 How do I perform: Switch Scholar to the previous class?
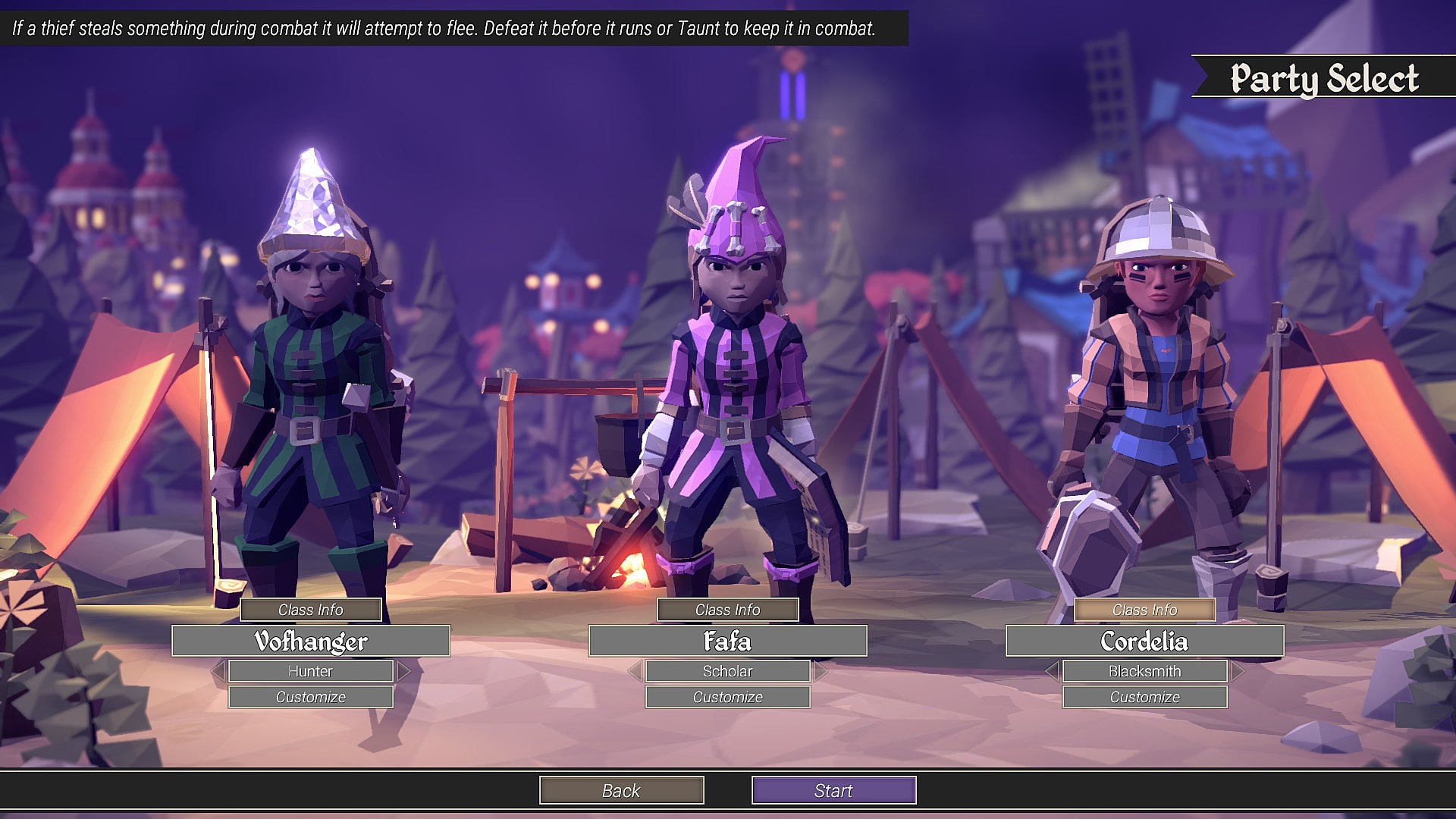click(x=635, y=671)
